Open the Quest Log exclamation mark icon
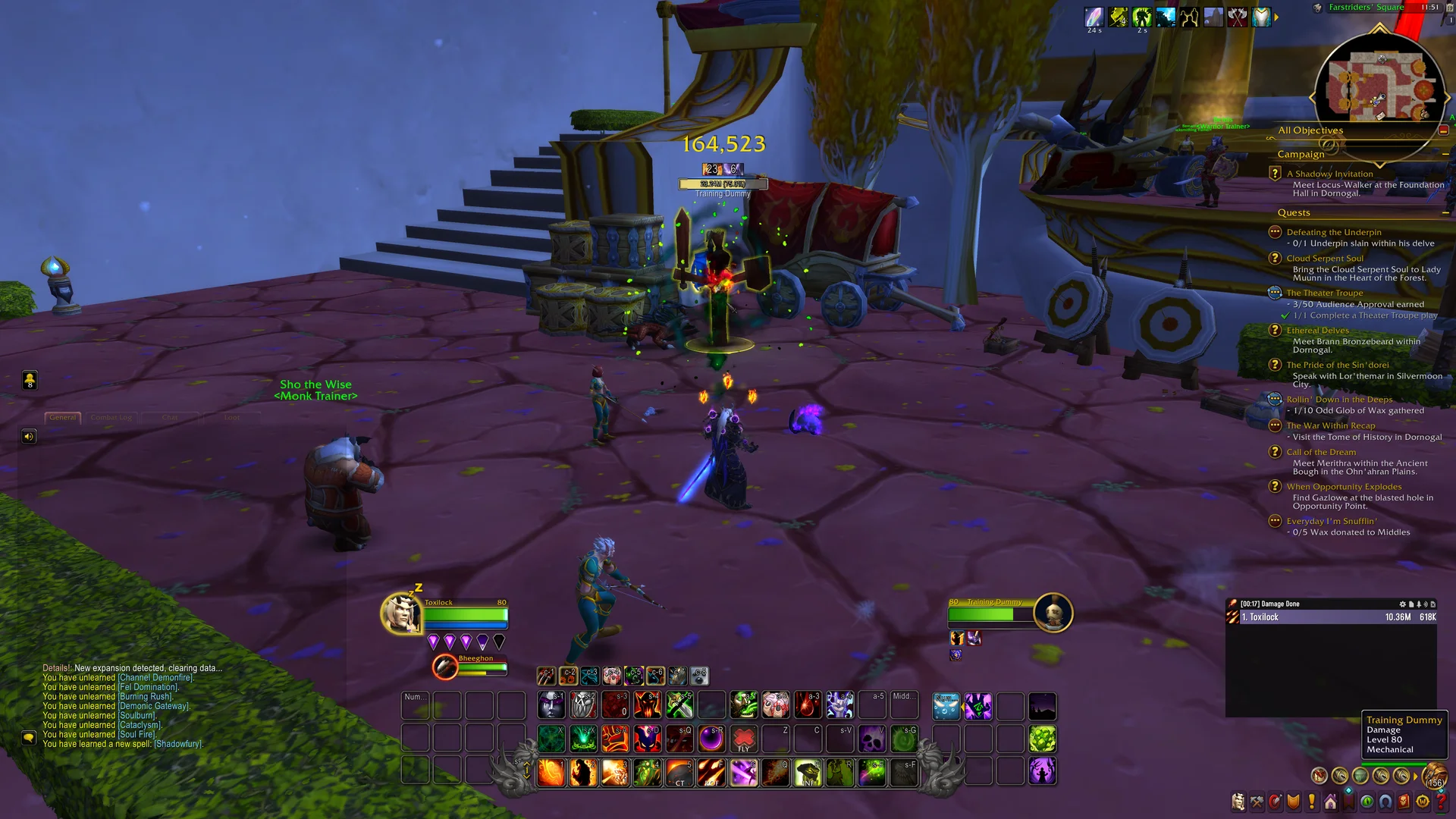Screen dimensions: 1456x819 [1311, 801]
